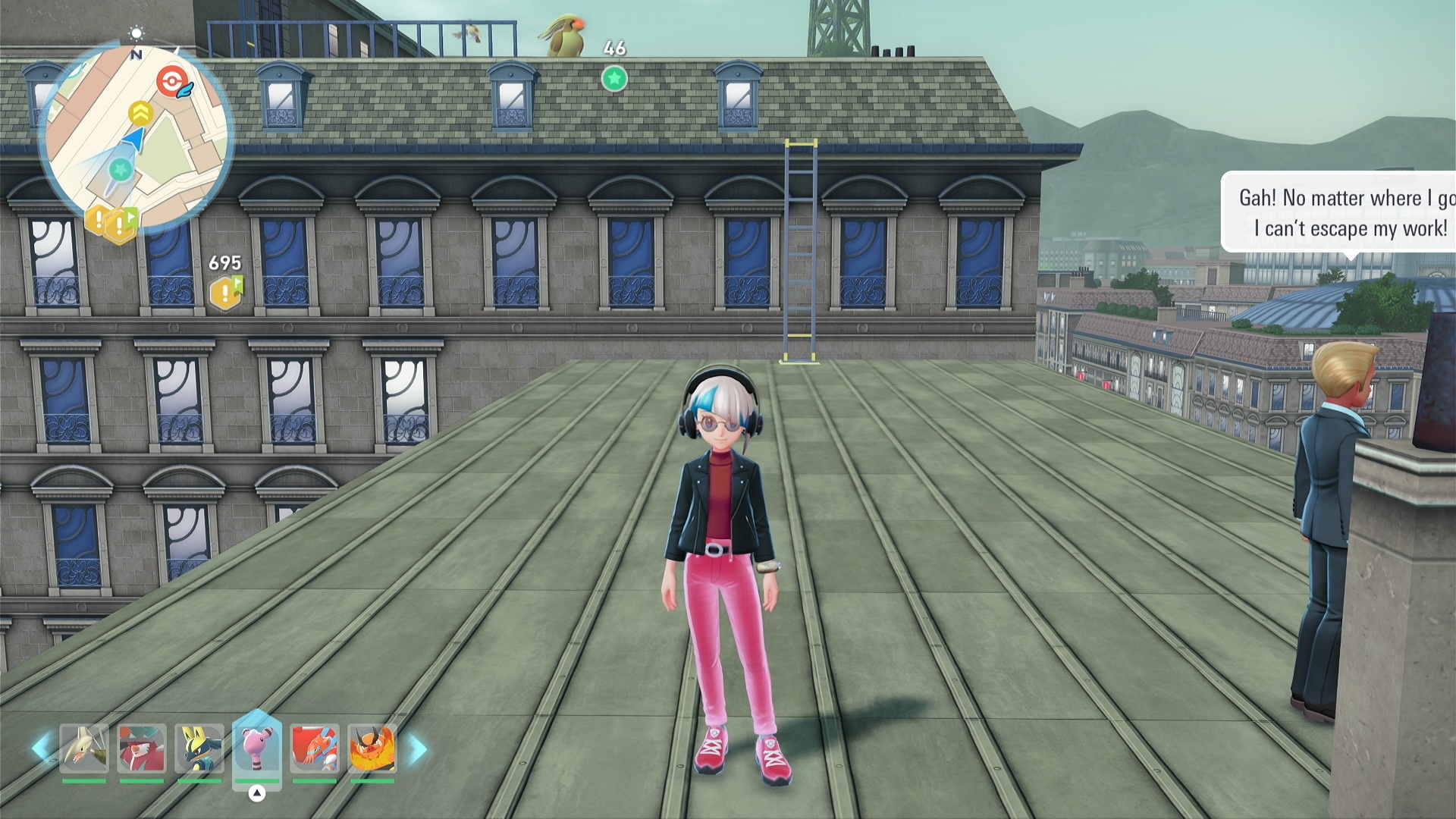Select the Pokémon Center icon on the minimap
1456x819 pixels.
pos(172,81)
